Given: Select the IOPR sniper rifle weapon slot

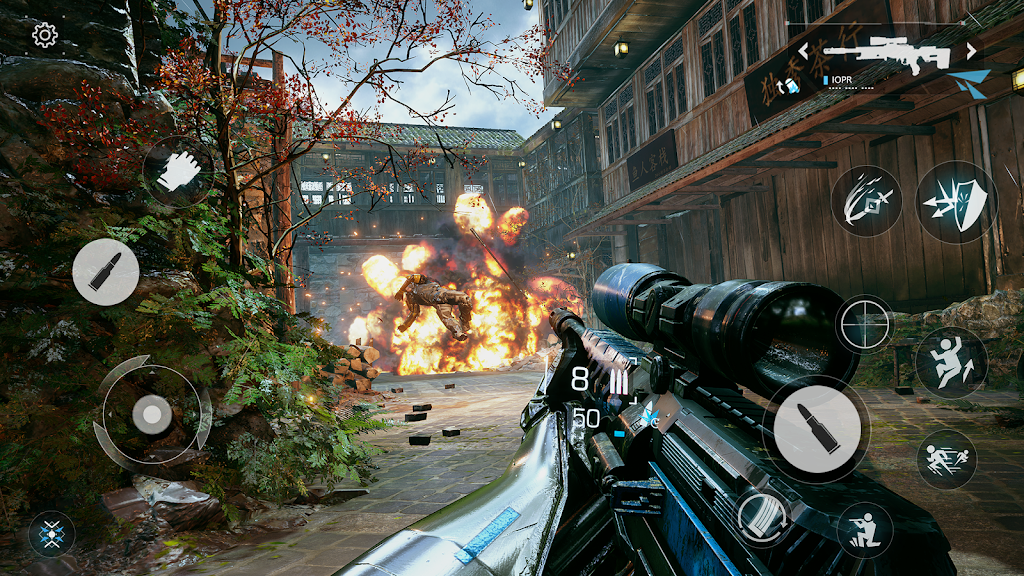Looking at the screenshot, I should pos(886,54).
